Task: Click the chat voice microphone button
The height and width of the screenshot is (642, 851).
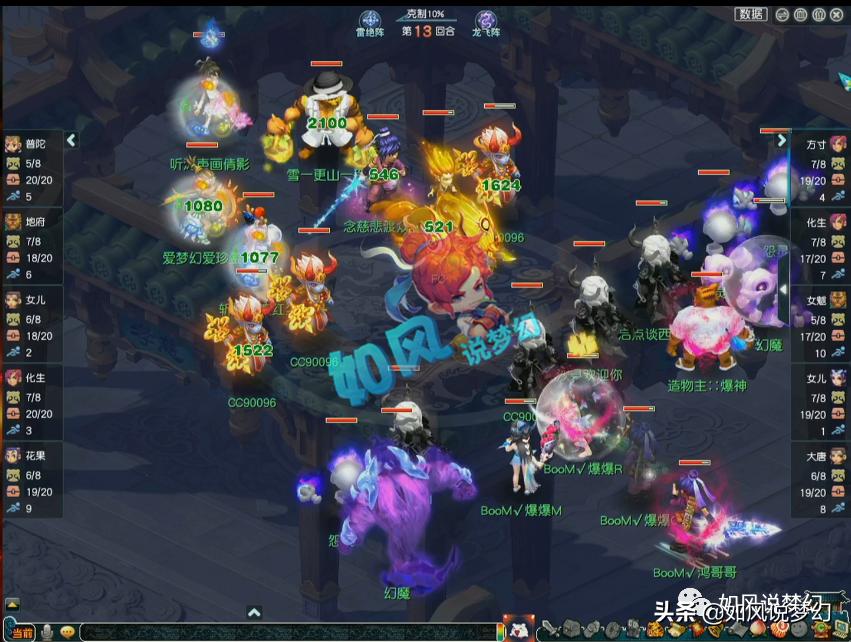Action: coord(45,632)
